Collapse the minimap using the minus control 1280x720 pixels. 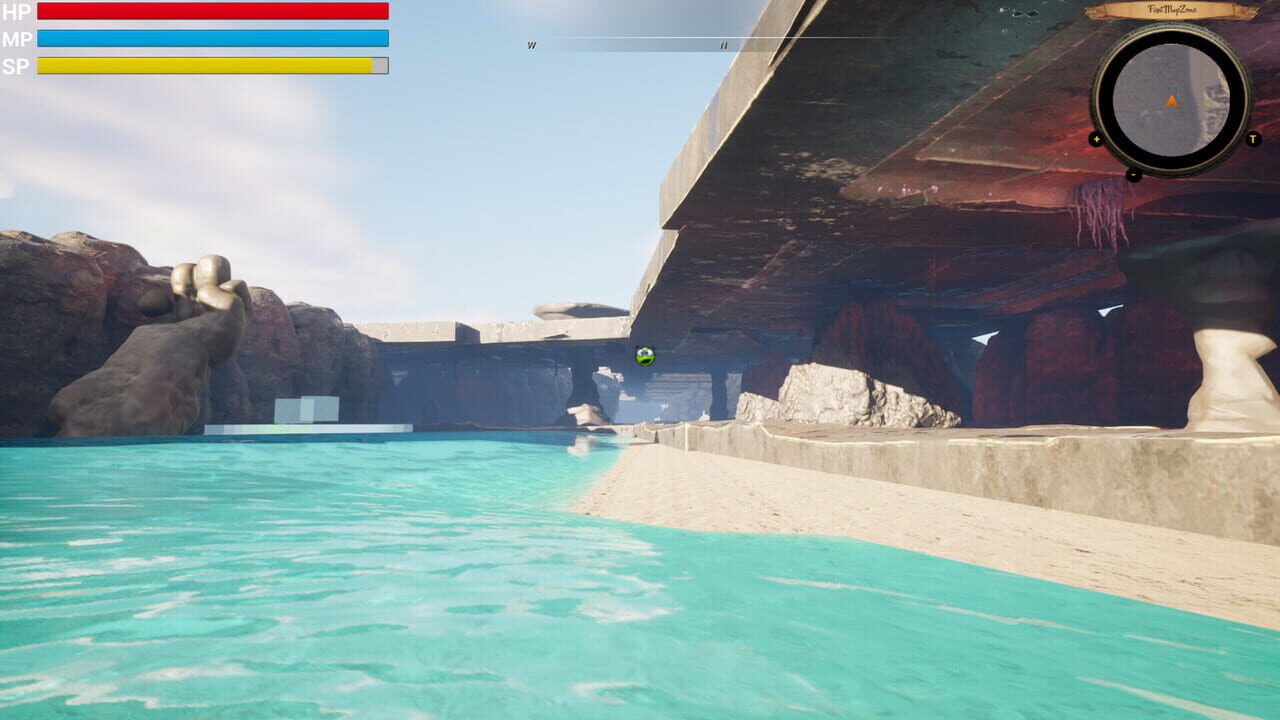tap(1134, 173)
